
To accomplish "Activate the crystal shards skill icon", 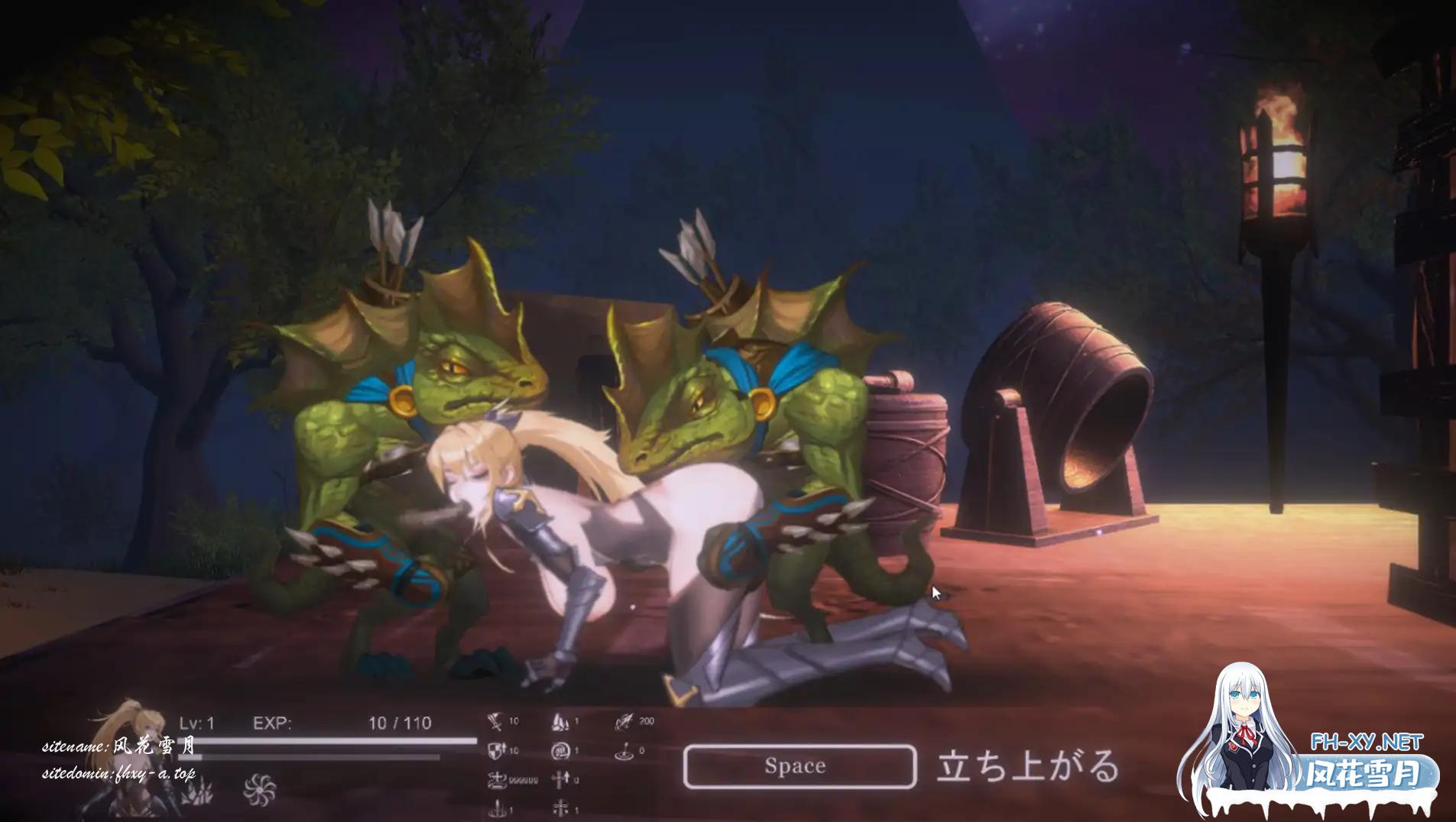I will (x=196, y=793).
